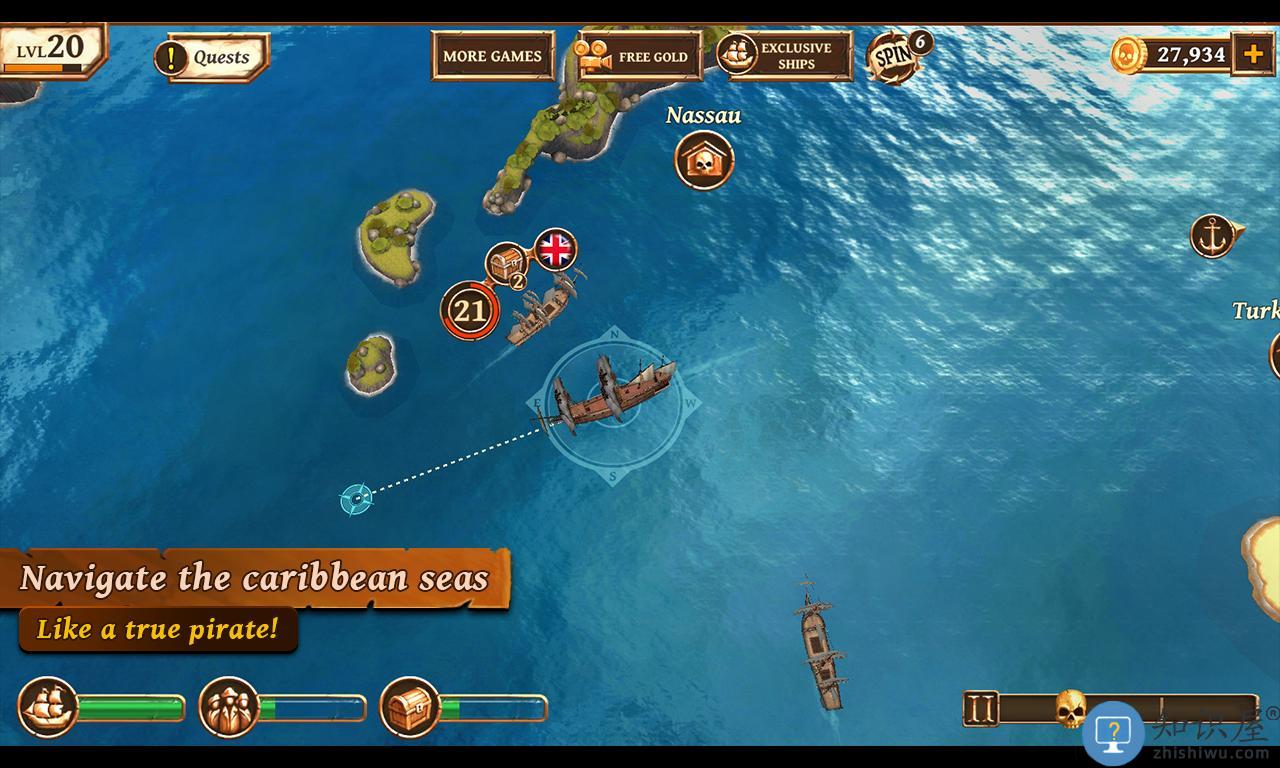Tap the British flag ship marker
Viewport: 1280px width, 768px height.
(556, 249)
